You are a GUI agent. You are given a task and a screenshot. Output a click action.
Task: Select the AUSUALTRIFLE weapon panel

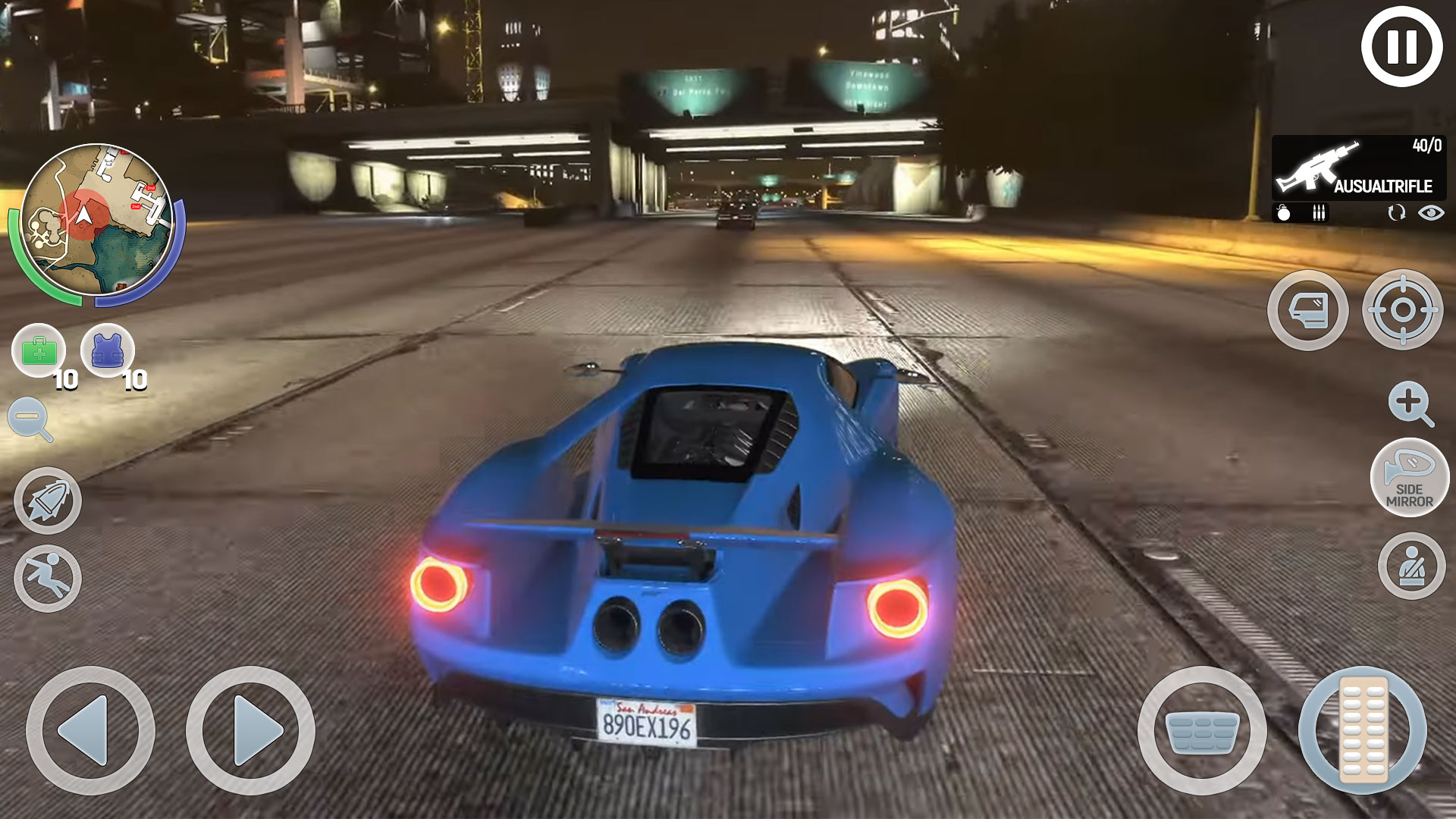(1358, 168)
